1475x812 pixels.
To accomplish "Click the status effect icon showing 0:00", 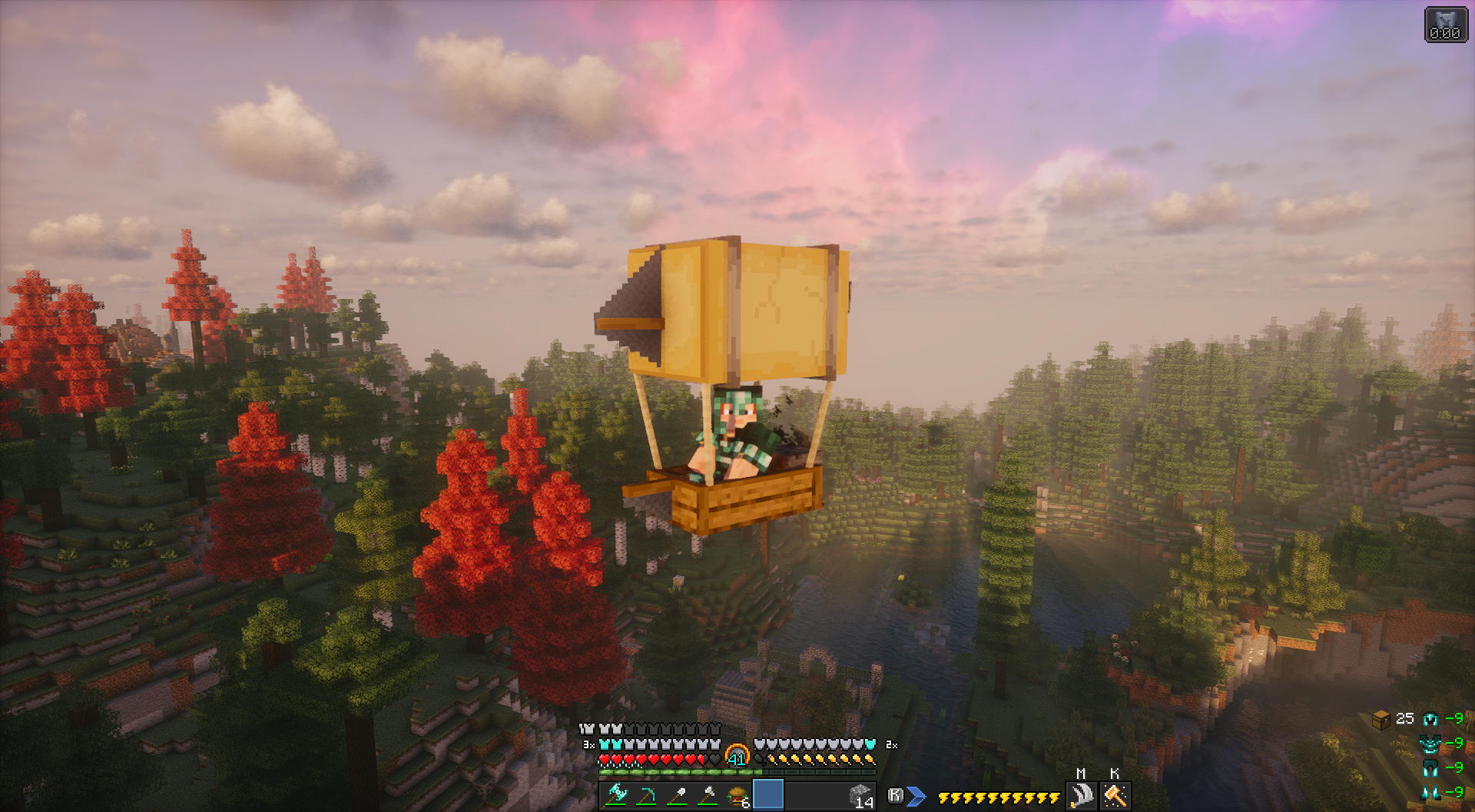I will tap(1445, 24).
